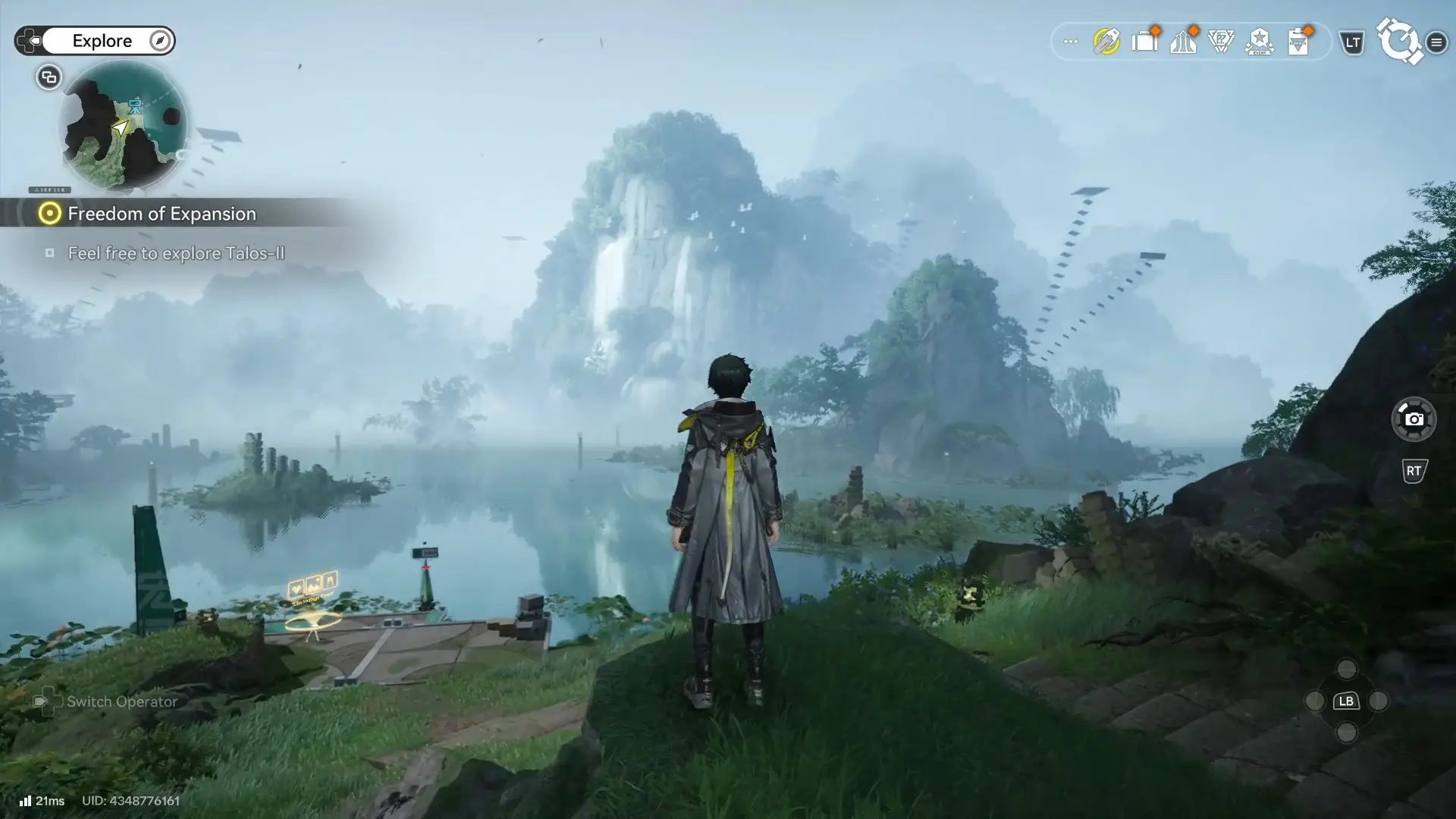Open the yellow-circled tag icon

point(1106,42)
